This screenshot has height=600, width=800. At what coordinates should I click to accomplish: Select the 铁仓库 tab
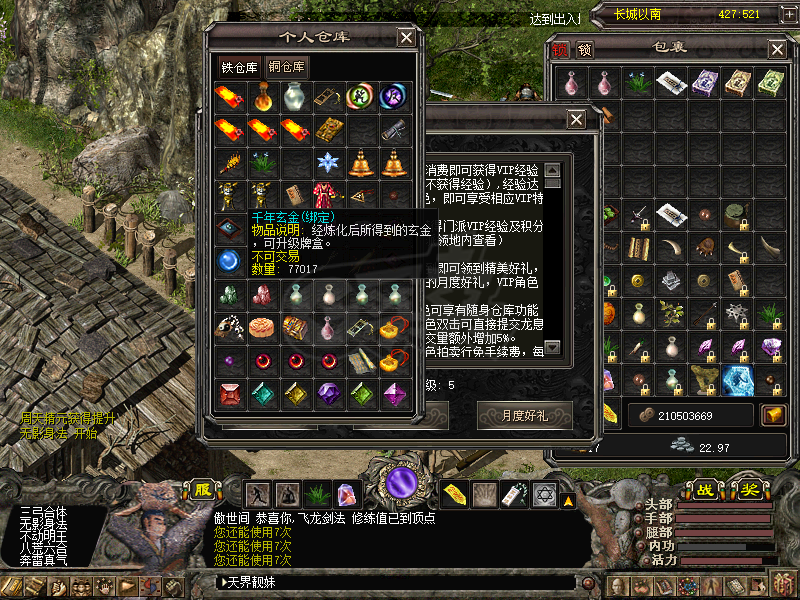point(239,68)
